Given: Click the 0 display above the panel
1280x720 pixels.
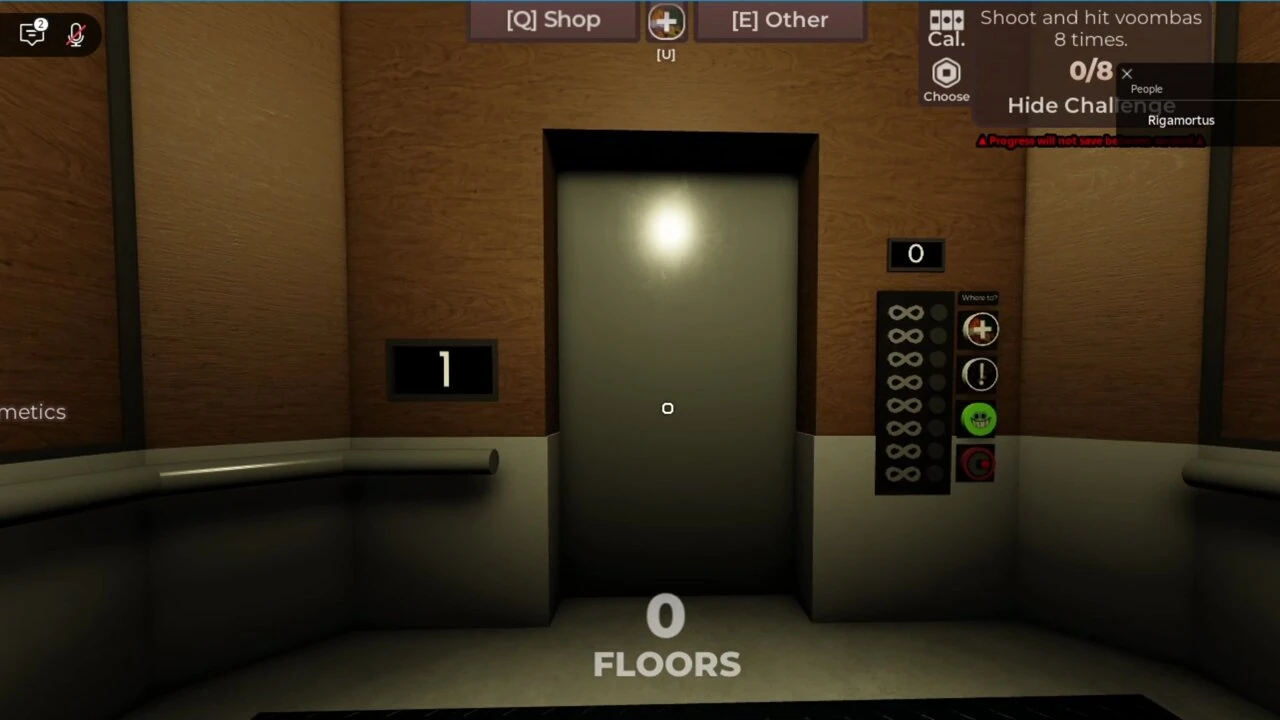Looking at the screenshot, I should [x=915, y=253].
